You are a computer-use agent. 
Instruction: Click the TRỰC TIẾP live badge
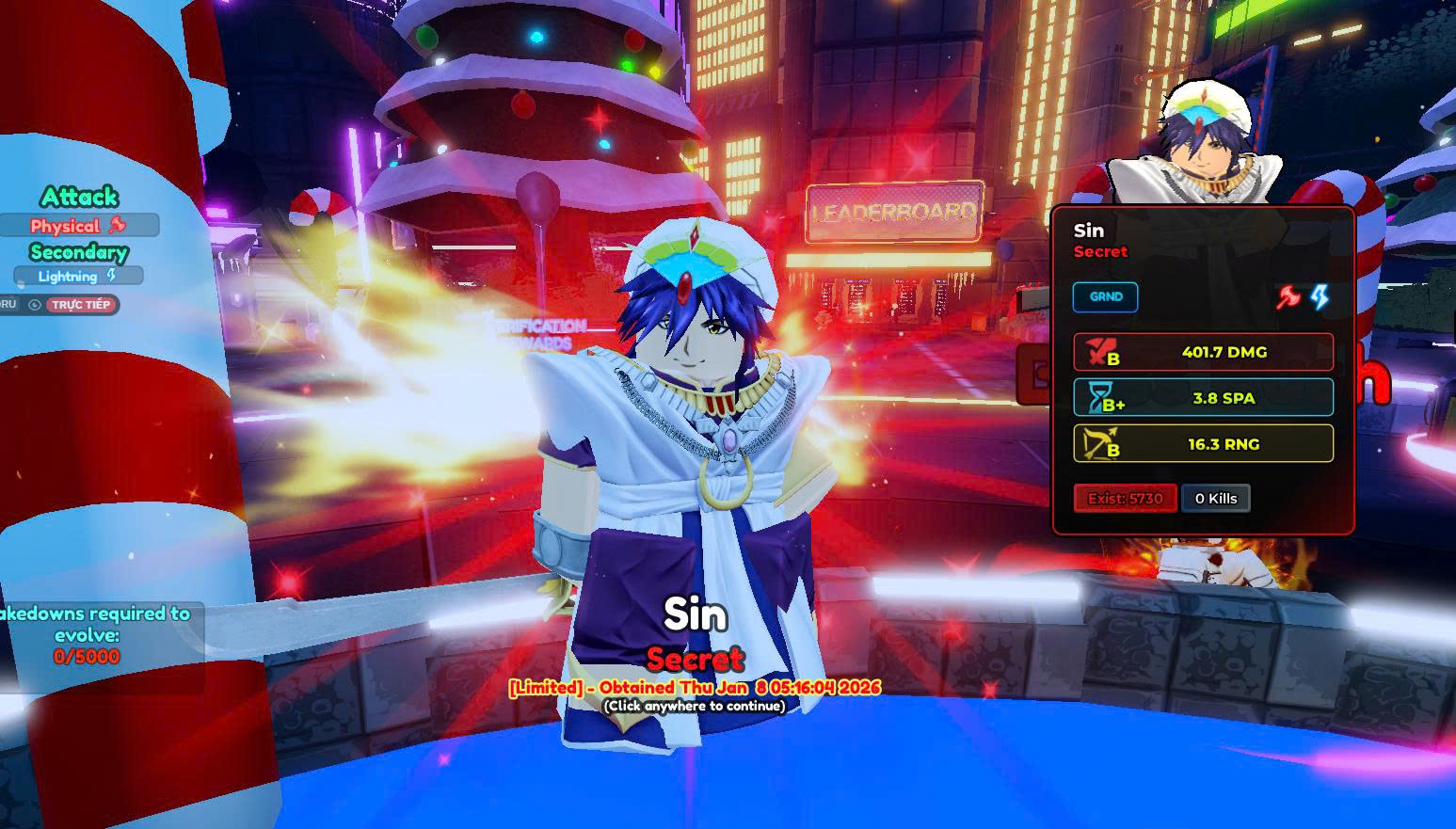81,305
